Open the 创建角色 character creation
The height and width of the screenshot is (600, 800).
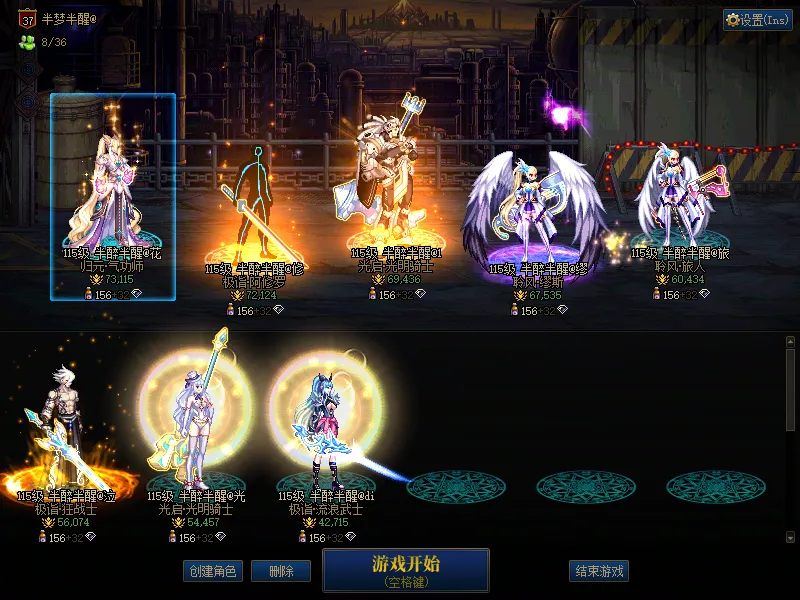(212, 571)
